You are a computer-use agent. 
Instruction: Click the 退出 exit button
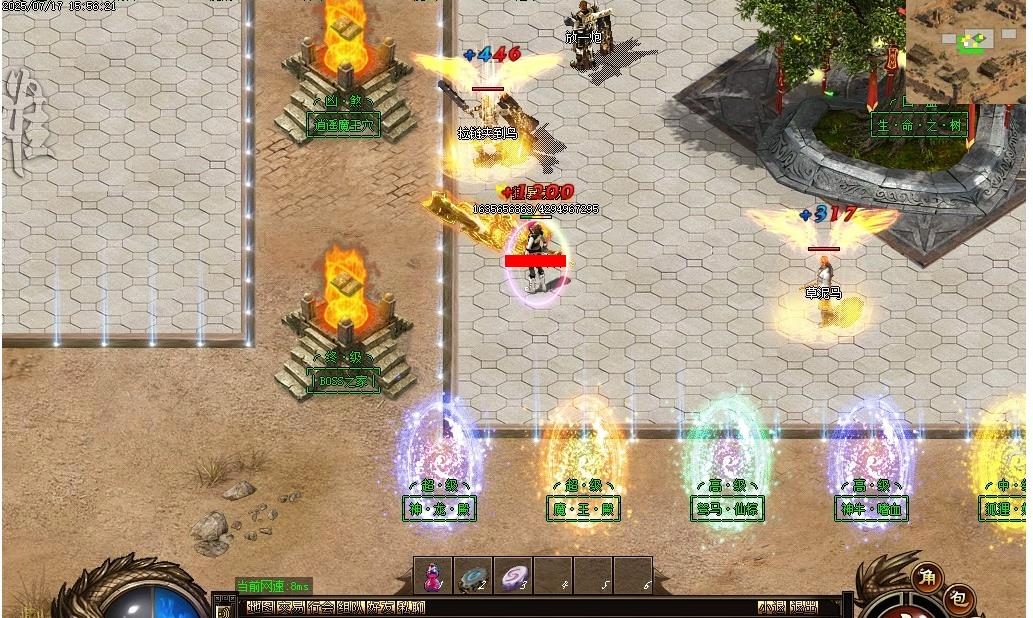coord(803,607)
